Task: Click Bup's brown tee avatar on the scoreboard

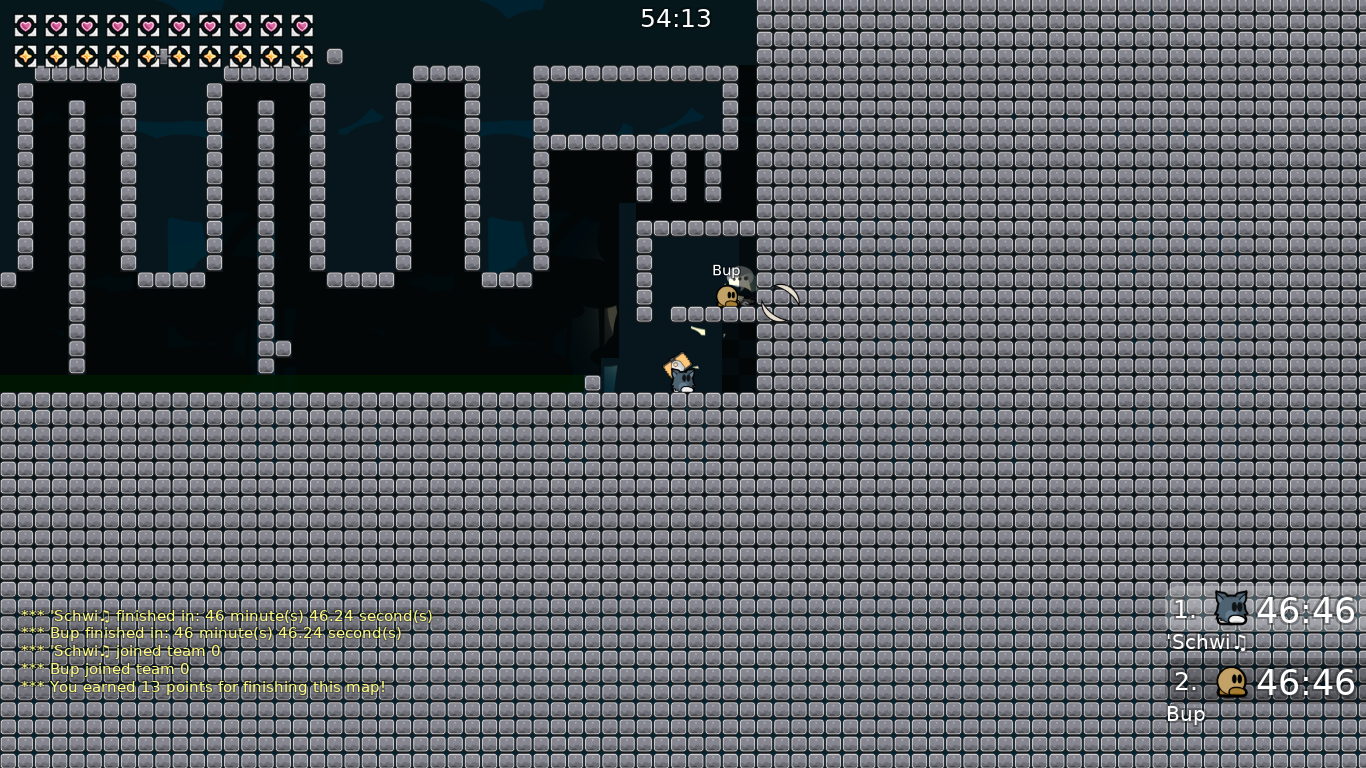Action: coord(1232,682)
